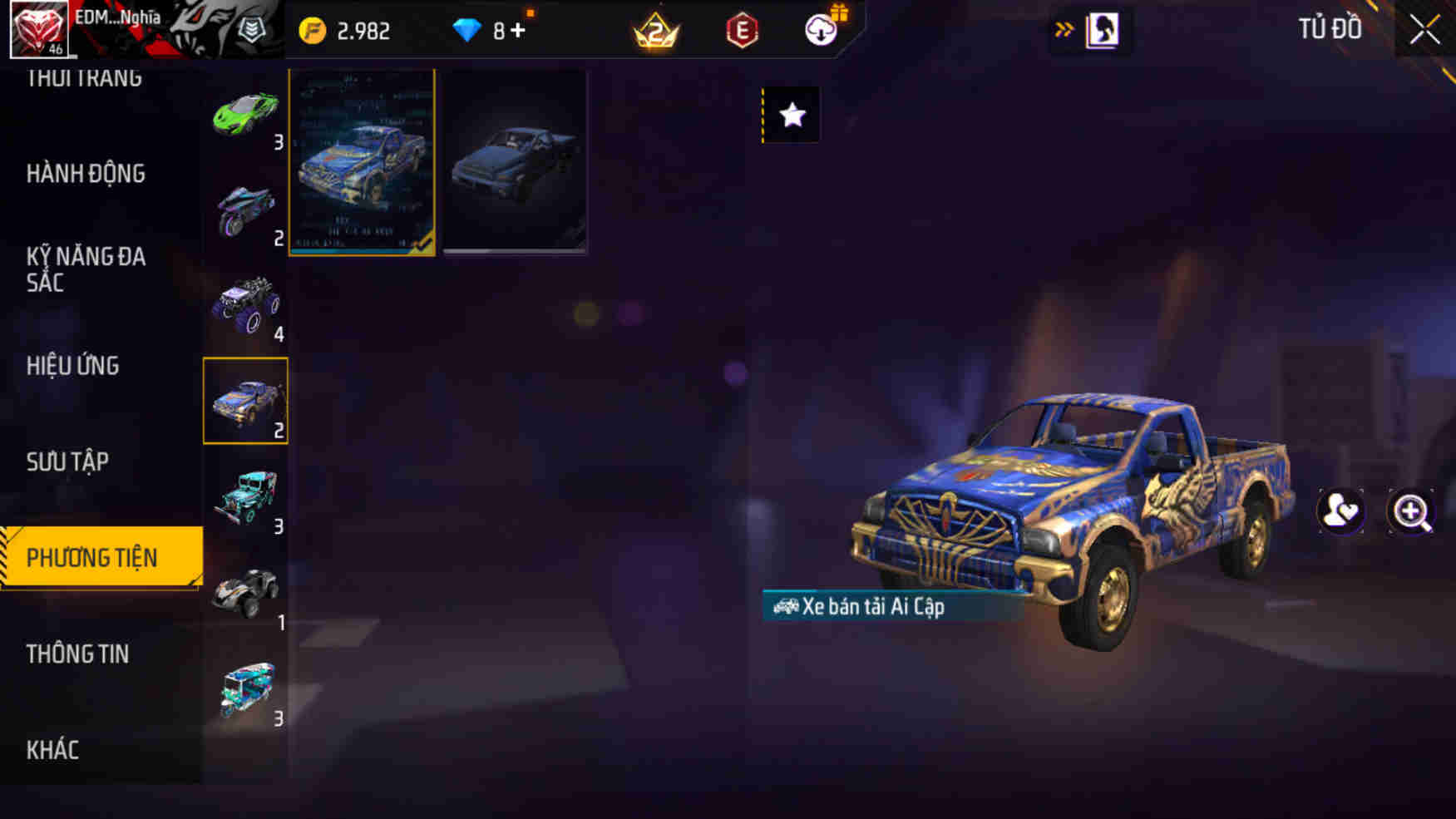The height and width of the screenshot is (819, 1456).
Task: Open the SƯU TẬP tab
Action: point(69,462)
